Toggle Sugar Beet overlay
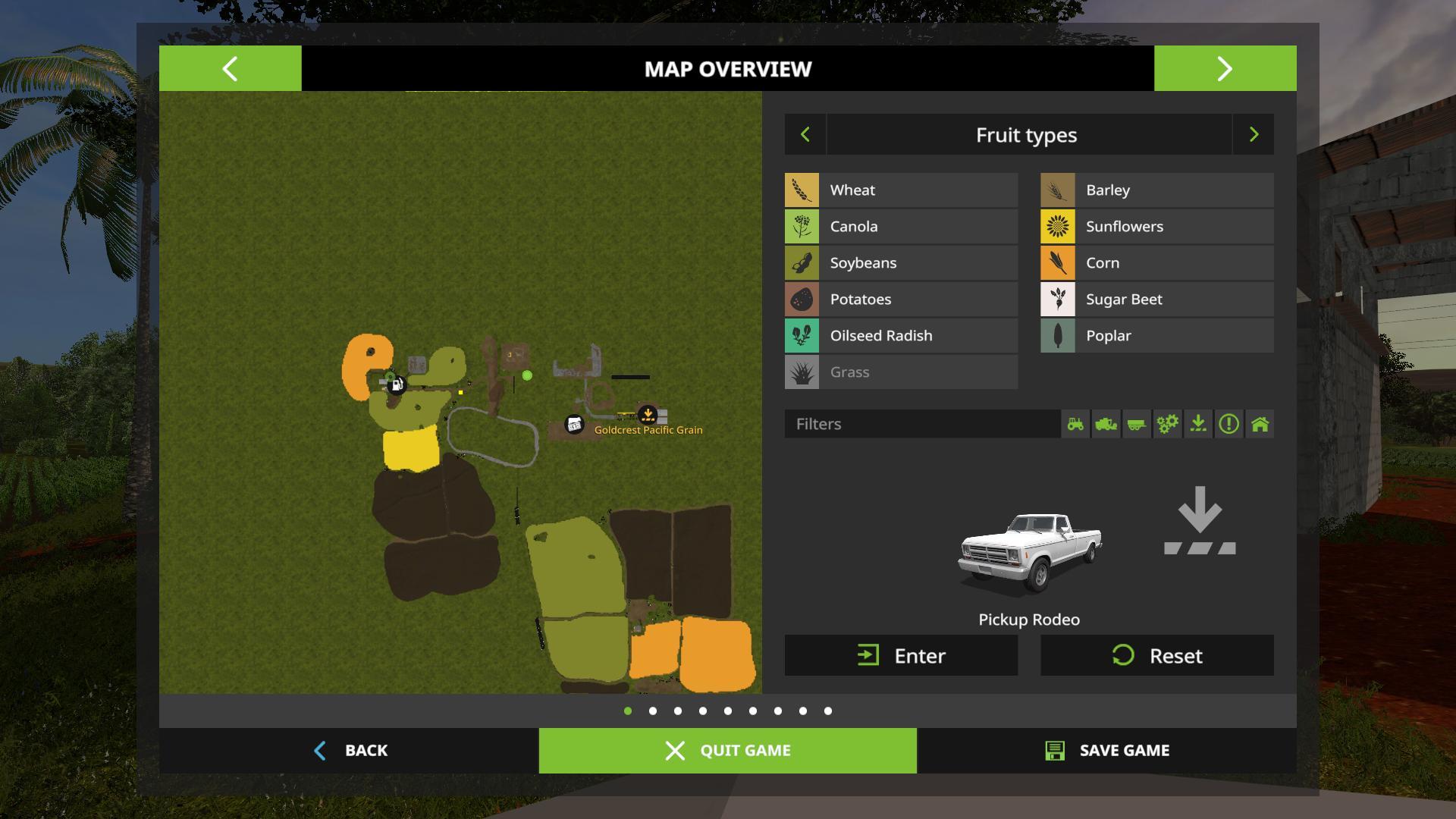Image resolution: width=1456 pixels, height=819 pixels. [x=1156, y=300]
